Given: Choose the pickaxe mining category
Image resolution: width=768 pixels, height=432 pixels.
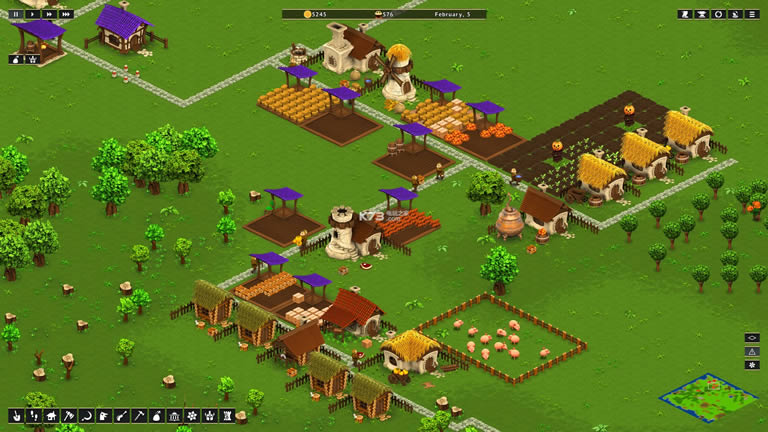Looking at the screenshot, I should point(139,415).
